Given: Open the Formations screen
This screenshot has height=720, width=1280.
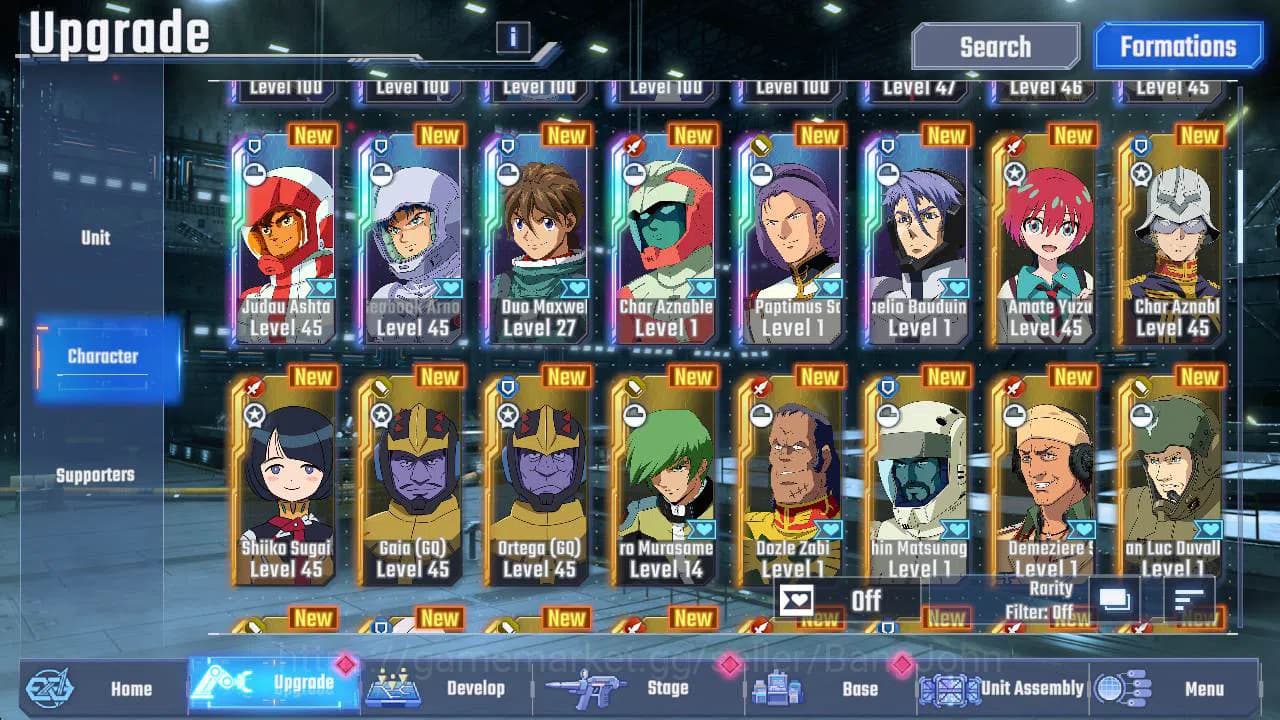Looking at the screenshot, I should tap(1178, 46).
